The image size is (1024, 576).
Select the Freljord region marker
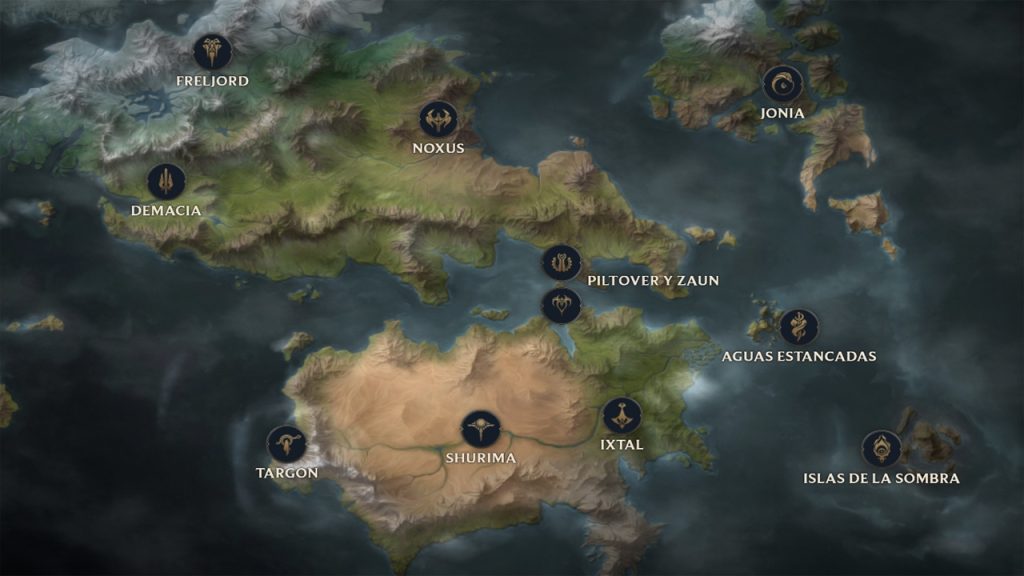pyautogui.click(x=212, y=51)
